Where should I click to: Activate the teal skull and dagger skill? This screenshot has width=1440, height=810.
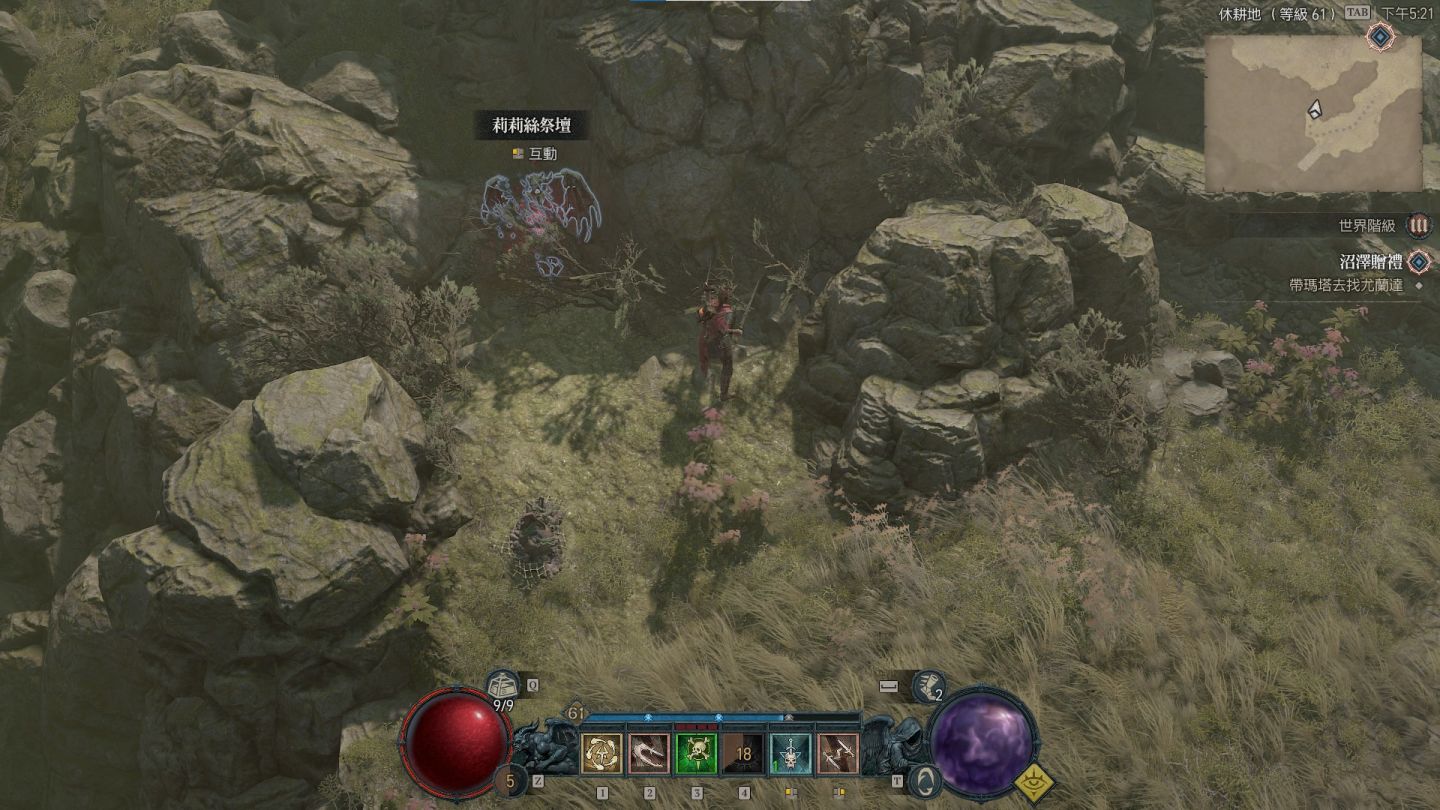pos(790,753)
